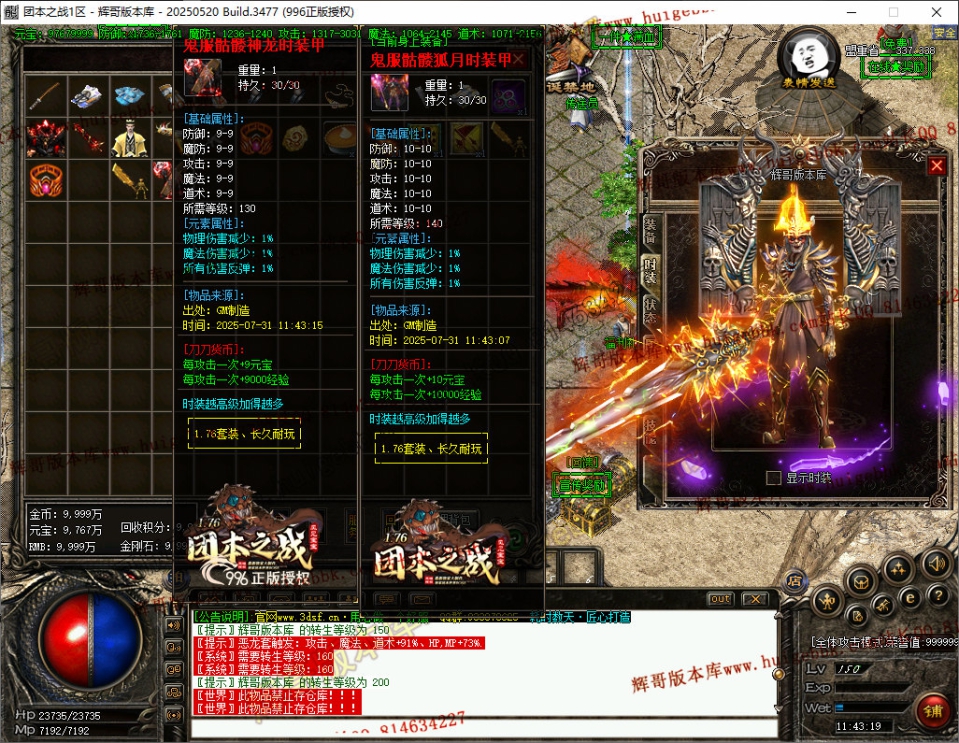The height and width of the screenshot is (743, 959).
Task: Close the character equipment panel
Action: click(936, 166)
